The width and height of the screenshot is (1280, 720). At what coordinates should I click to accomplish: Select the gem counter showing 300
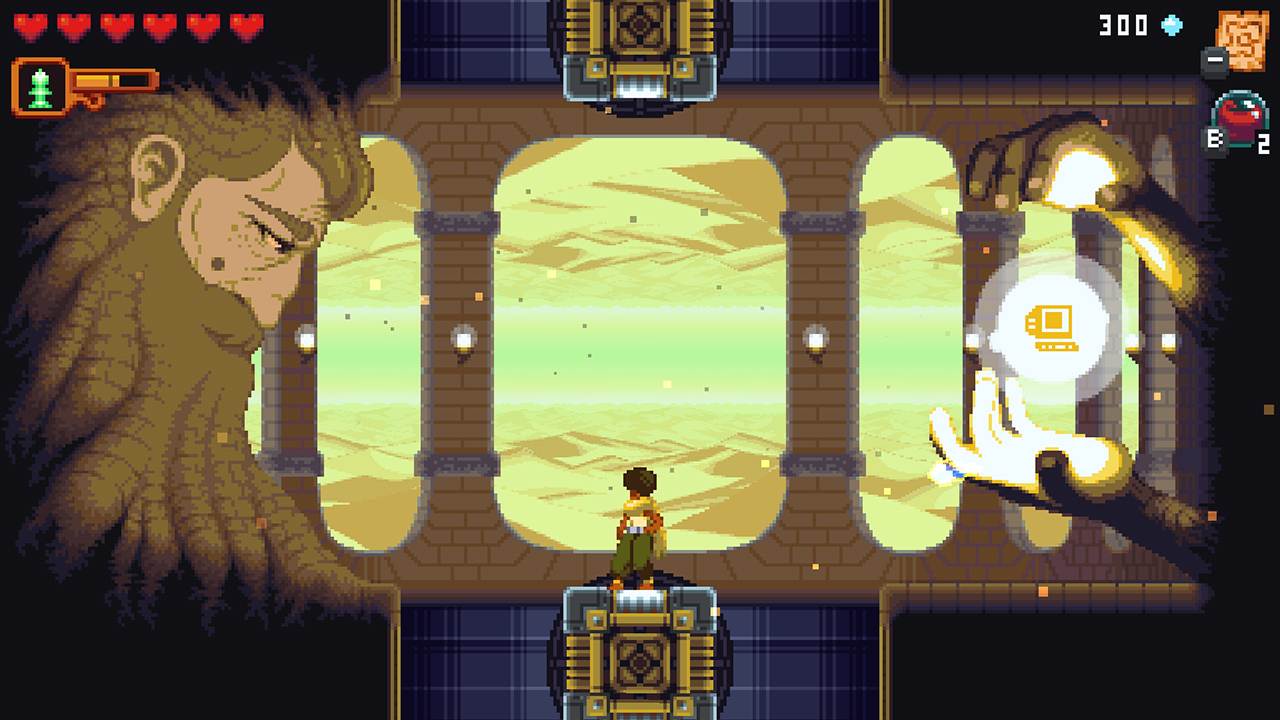pyautogui.click(x=1122, y=26)
